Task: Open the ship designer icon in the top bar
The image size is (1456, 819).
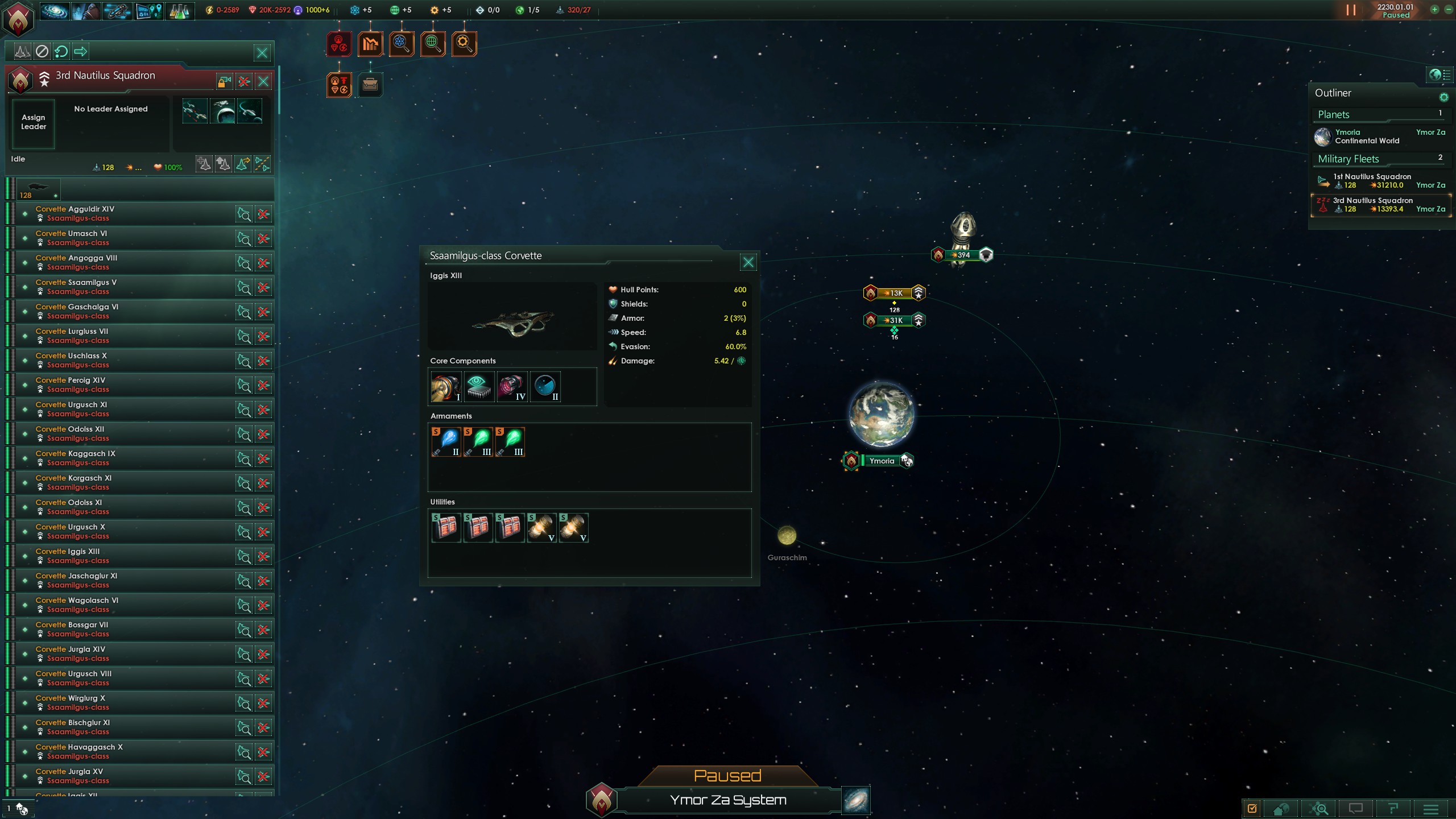Action: point(117,11)
